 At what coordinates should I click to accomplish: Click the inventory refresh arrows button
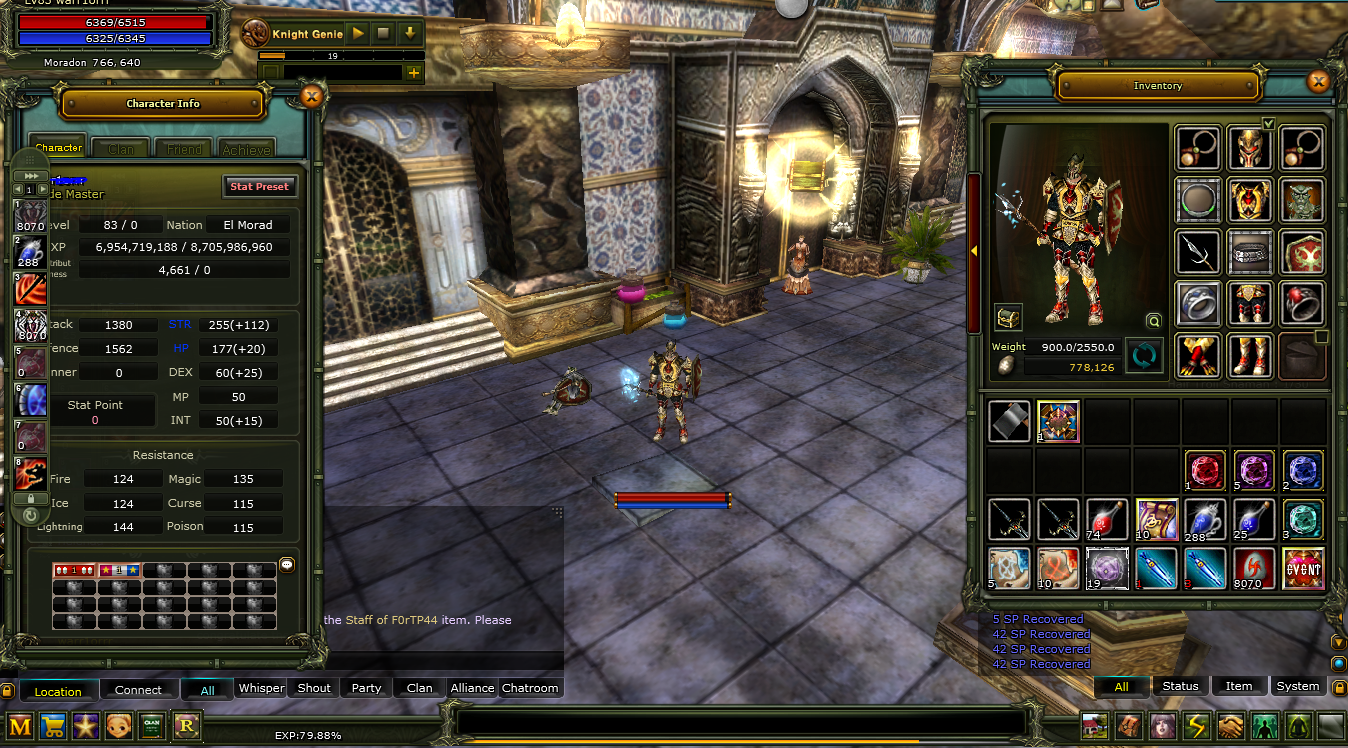click(1144, 356)
